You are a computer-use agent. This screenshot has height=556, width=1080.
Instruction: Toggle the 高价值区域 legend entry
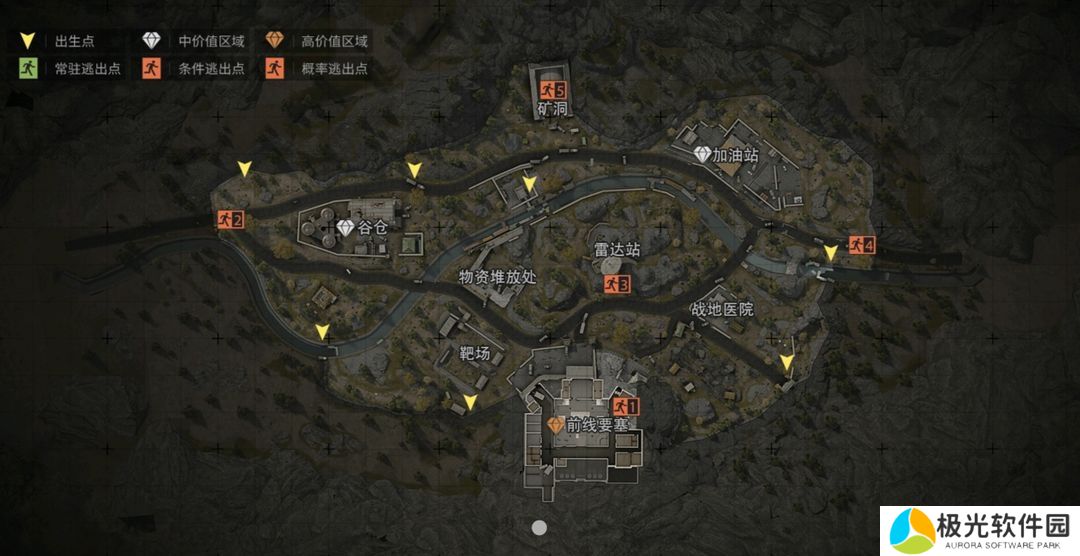[321, 42]
